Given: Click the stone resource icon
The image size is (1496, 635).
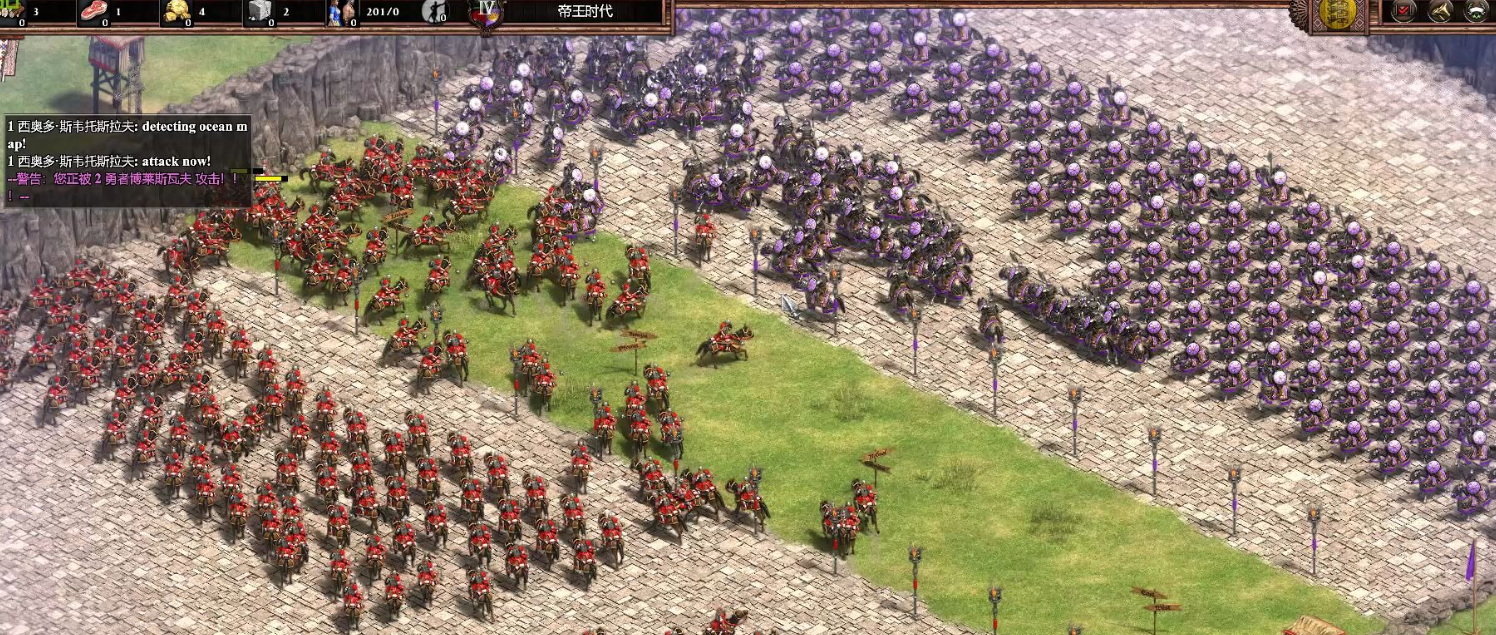Looking at the screenshot, I should point(260,11).
